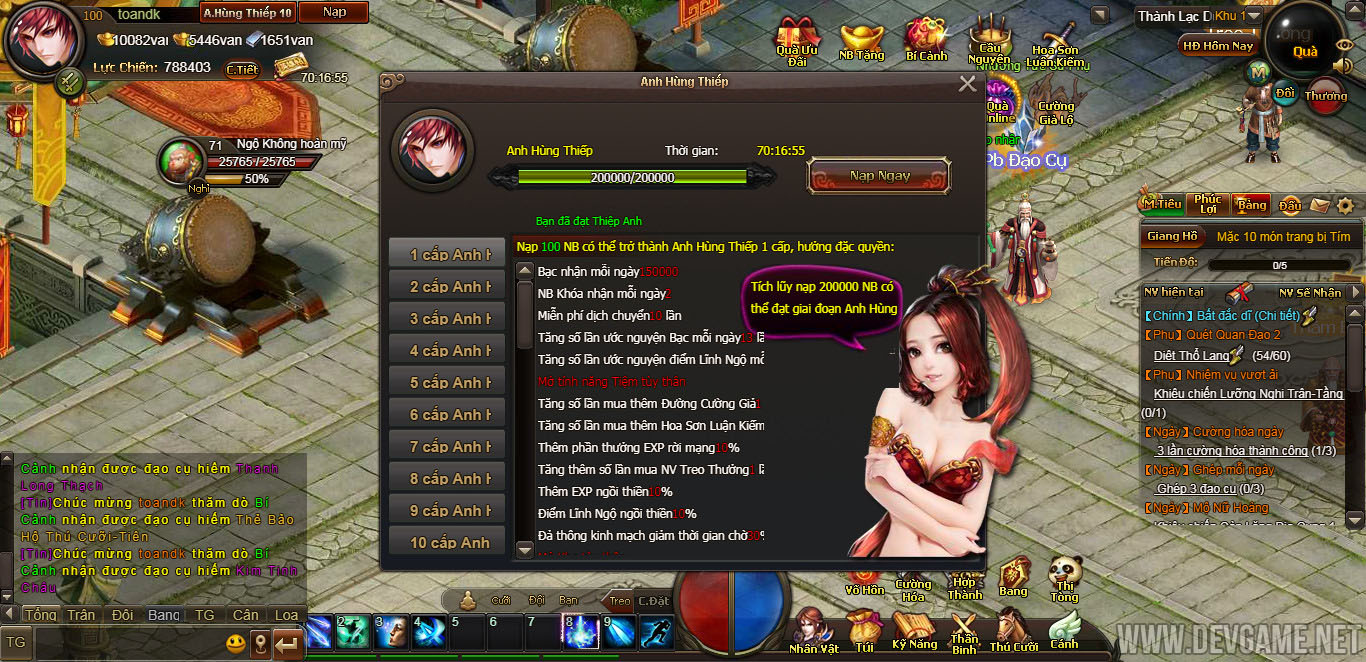Close the Anh Hùng Thiếp window
Screen dimensions: 1366x662
pyautogui.click(x=967, y=84)
